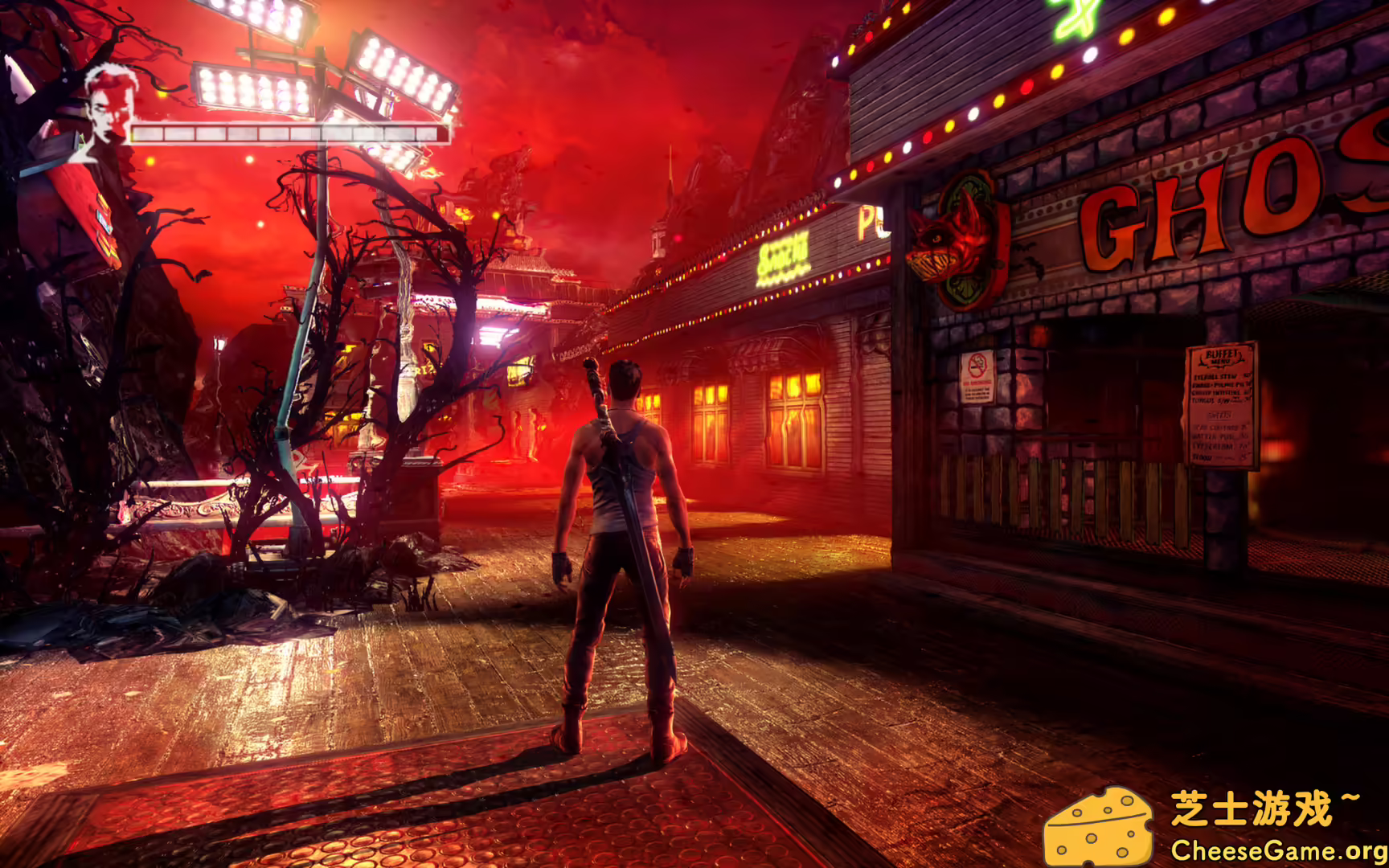
Task: Open the SWEETS section of the buffet menu
Action: (1220, 415)
